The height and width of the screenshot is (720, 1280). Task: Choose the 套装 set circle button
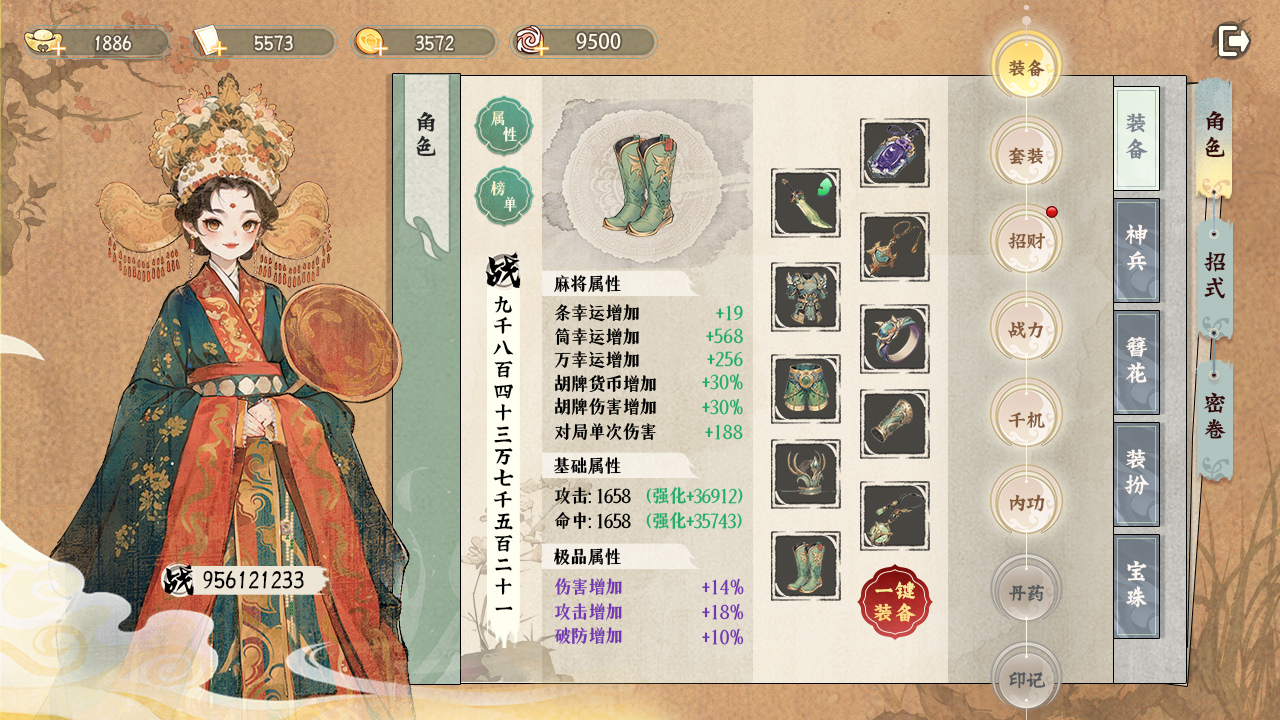[1026, 156]
